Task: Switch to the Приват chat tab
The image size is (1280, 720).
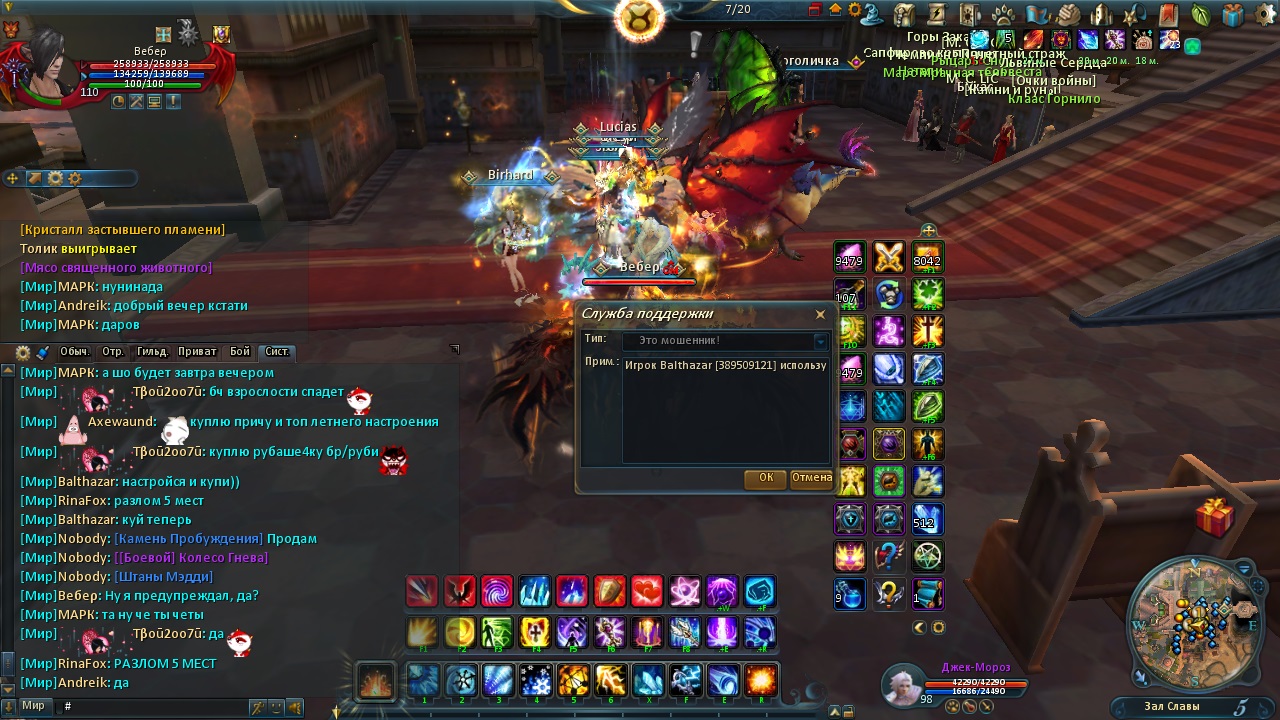Action: click(x=196, y=352)
